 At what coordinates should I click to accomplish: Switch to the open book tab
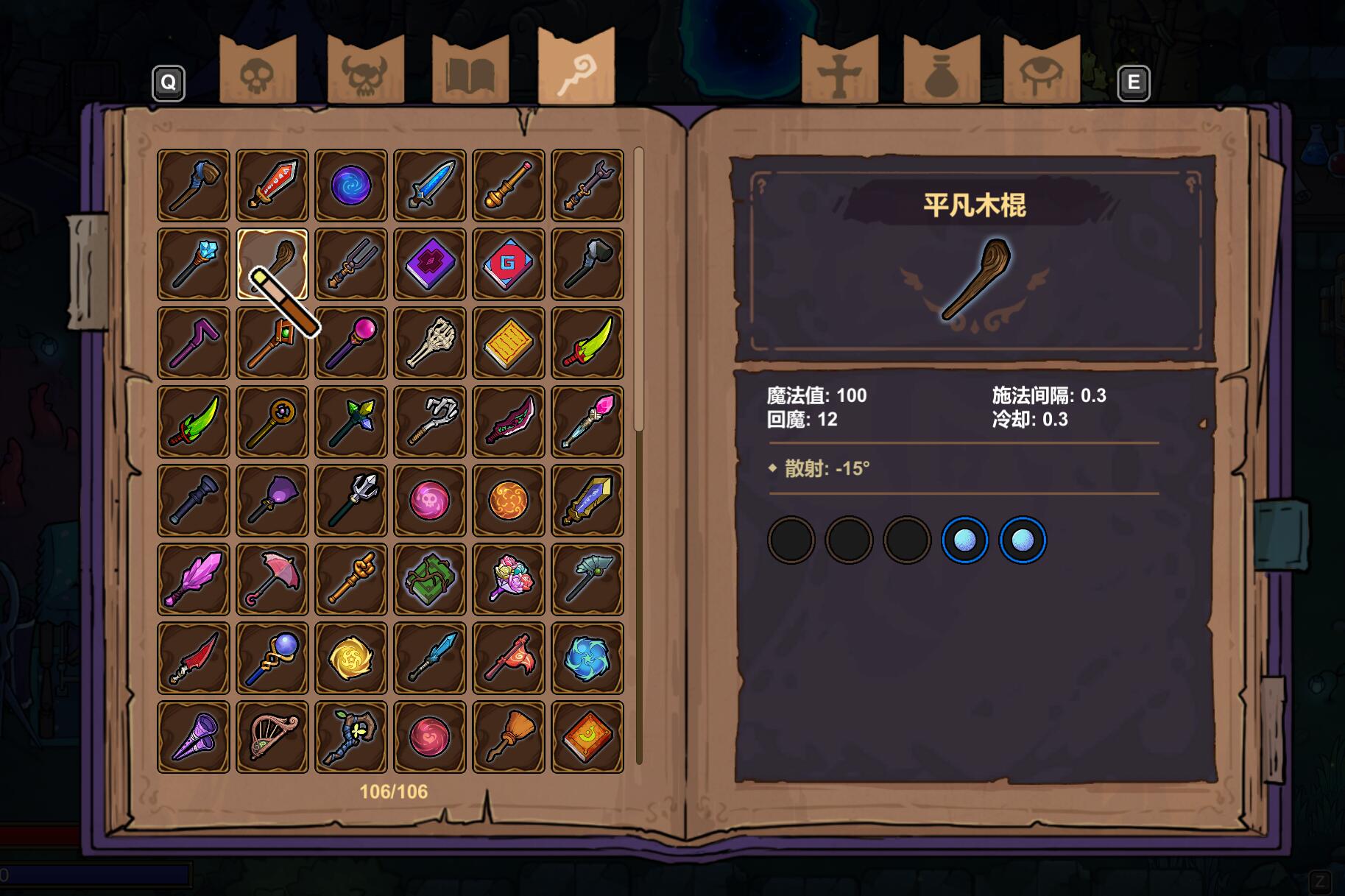click(470, 71)
